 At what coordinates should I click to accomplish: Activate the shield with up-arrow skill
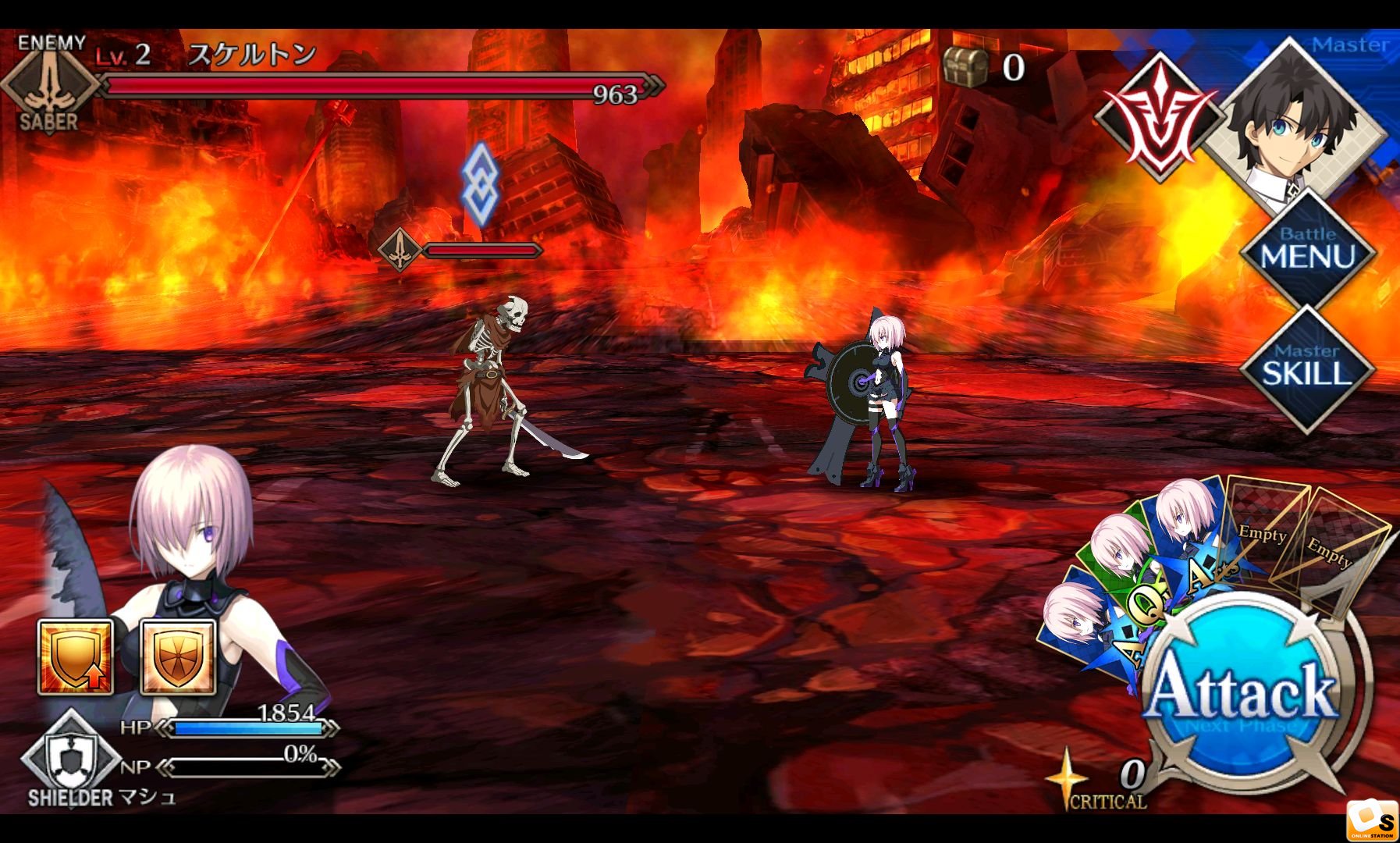76,657
